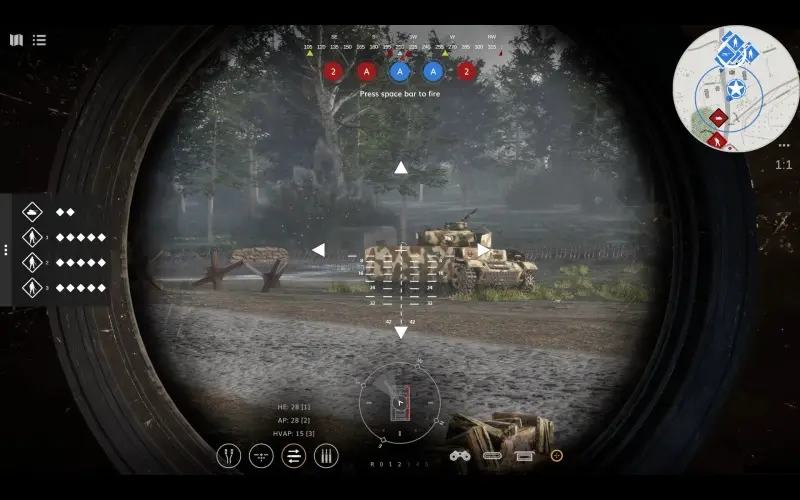800x500 pixels.
Task: Click the aircraft-shaped circular icon
Action: point(261,456)
